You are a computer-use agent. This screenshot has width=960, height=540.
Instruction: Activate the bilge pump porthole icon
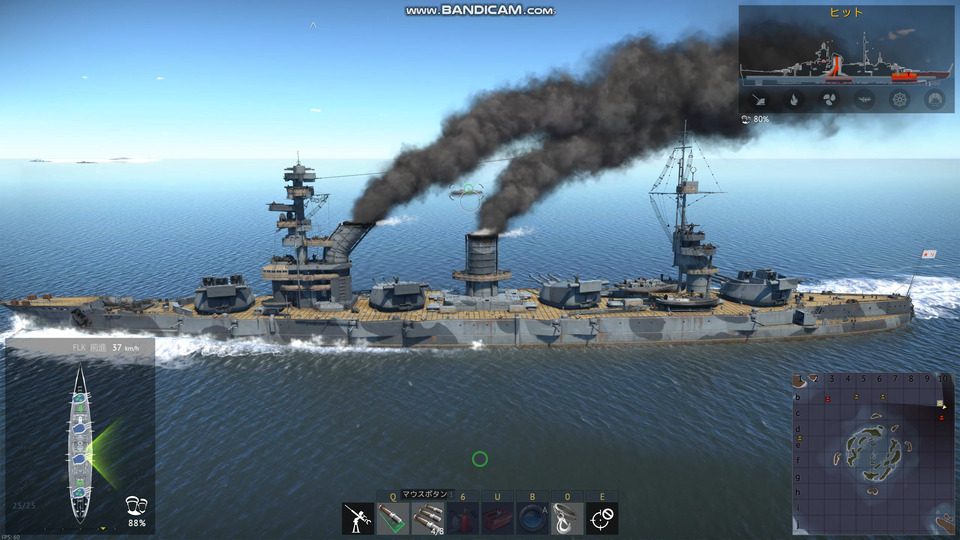[532, 518]
